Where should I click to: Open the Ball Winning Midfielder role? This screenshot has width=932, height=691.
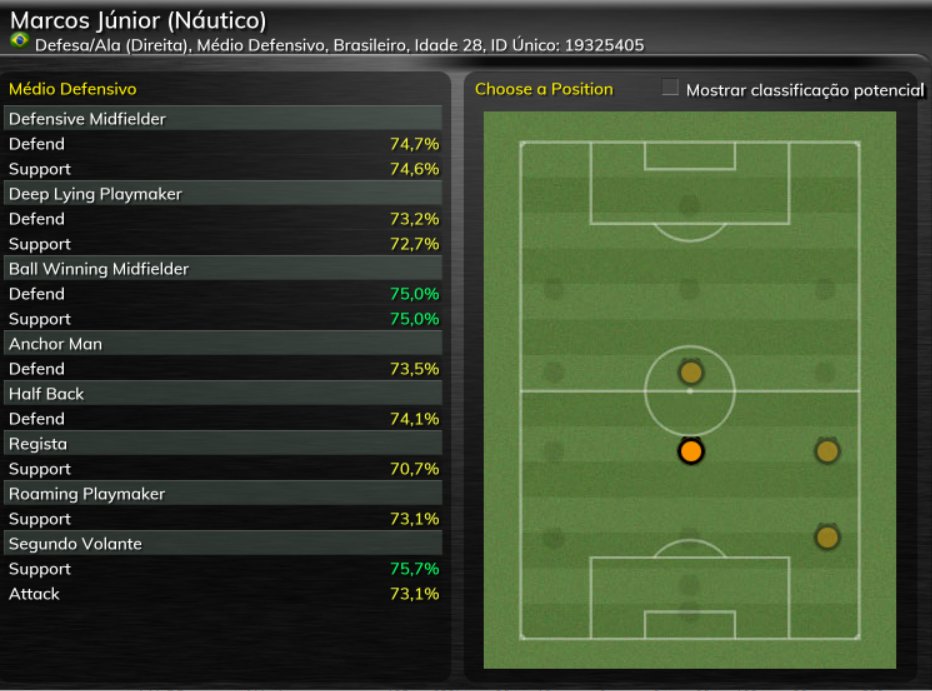(224, 269)
